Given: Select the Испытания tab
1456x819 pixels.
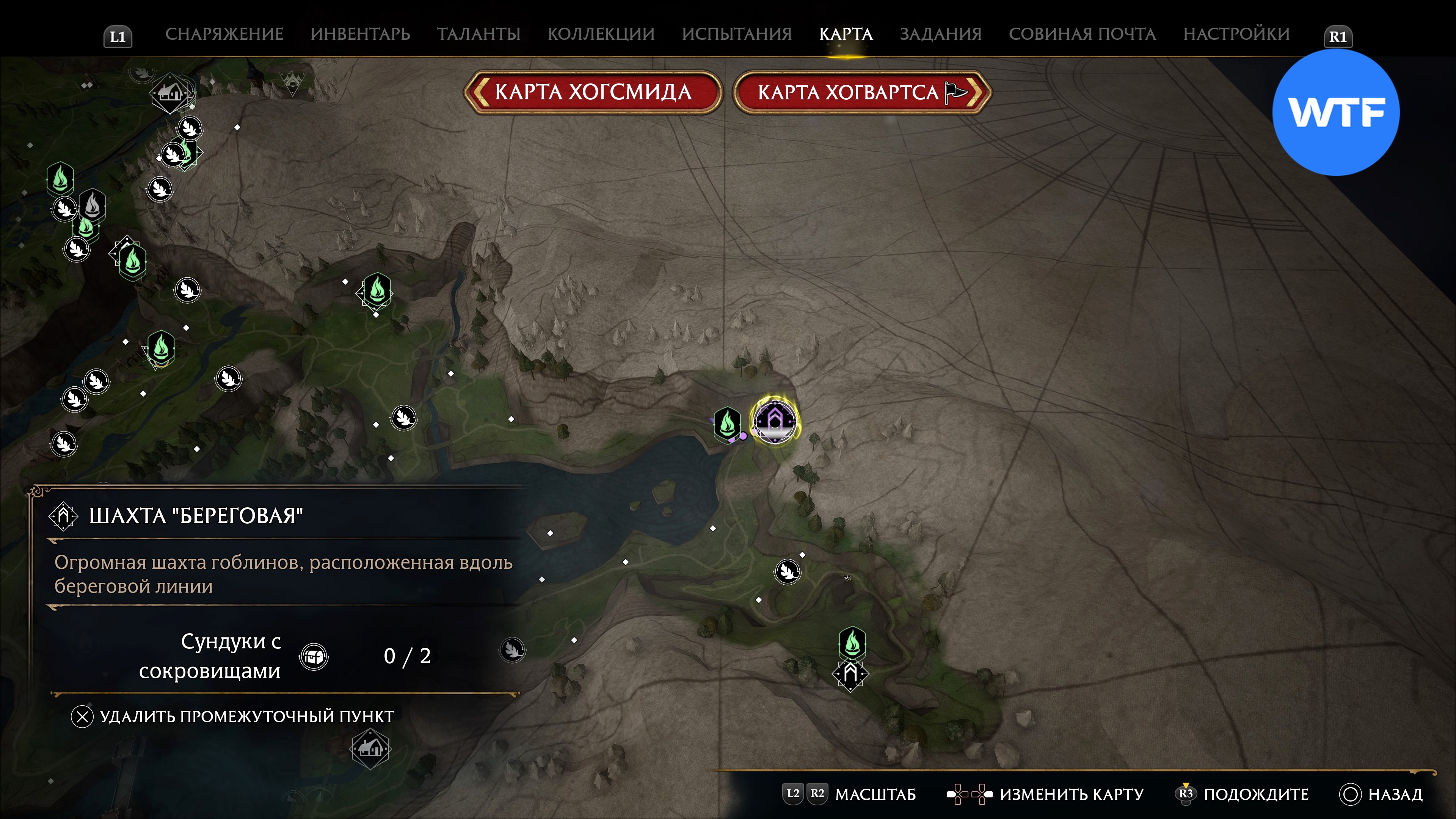Looking at the screenshot, I should click(736, 34).
